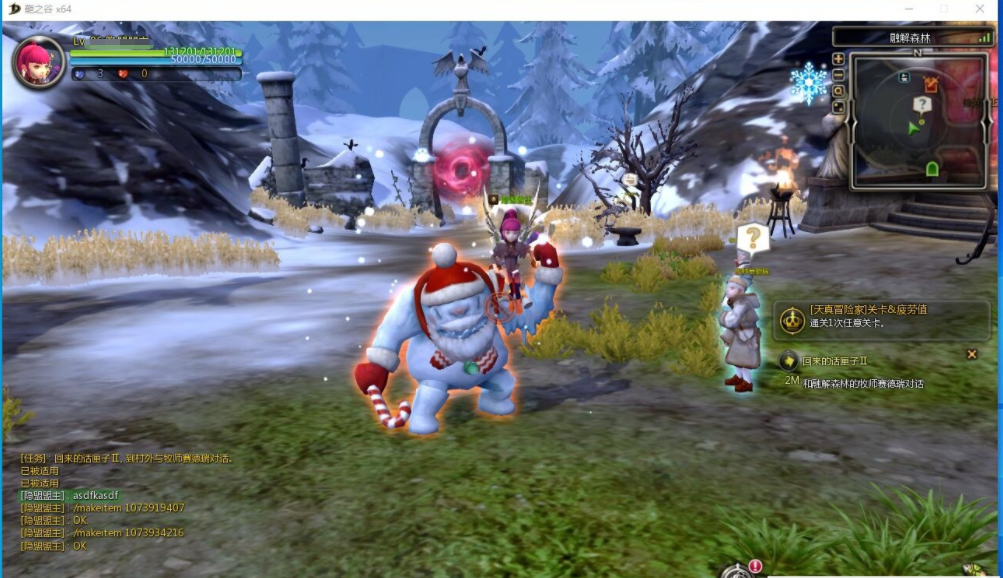Zoom out the minimap with the minus button
1003x578 pixels.
point(838,75)
